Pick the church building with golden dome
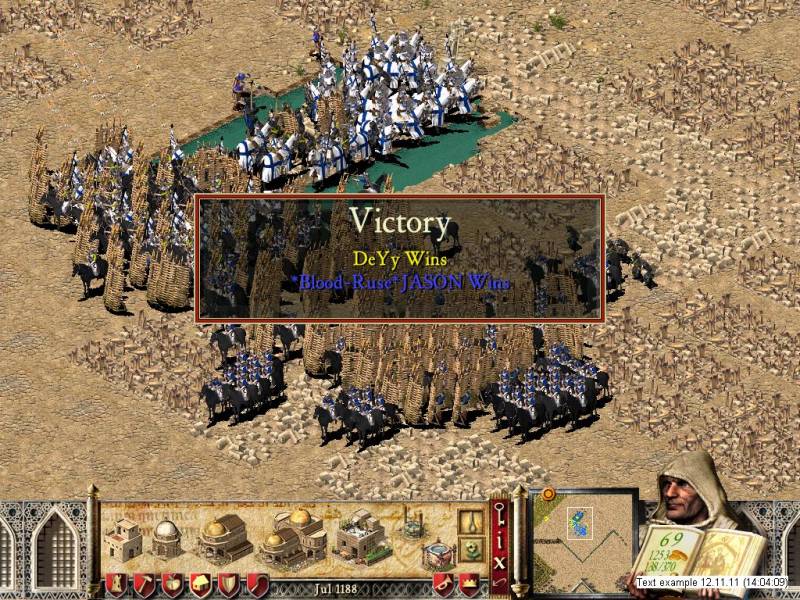 tap(224, 539)
